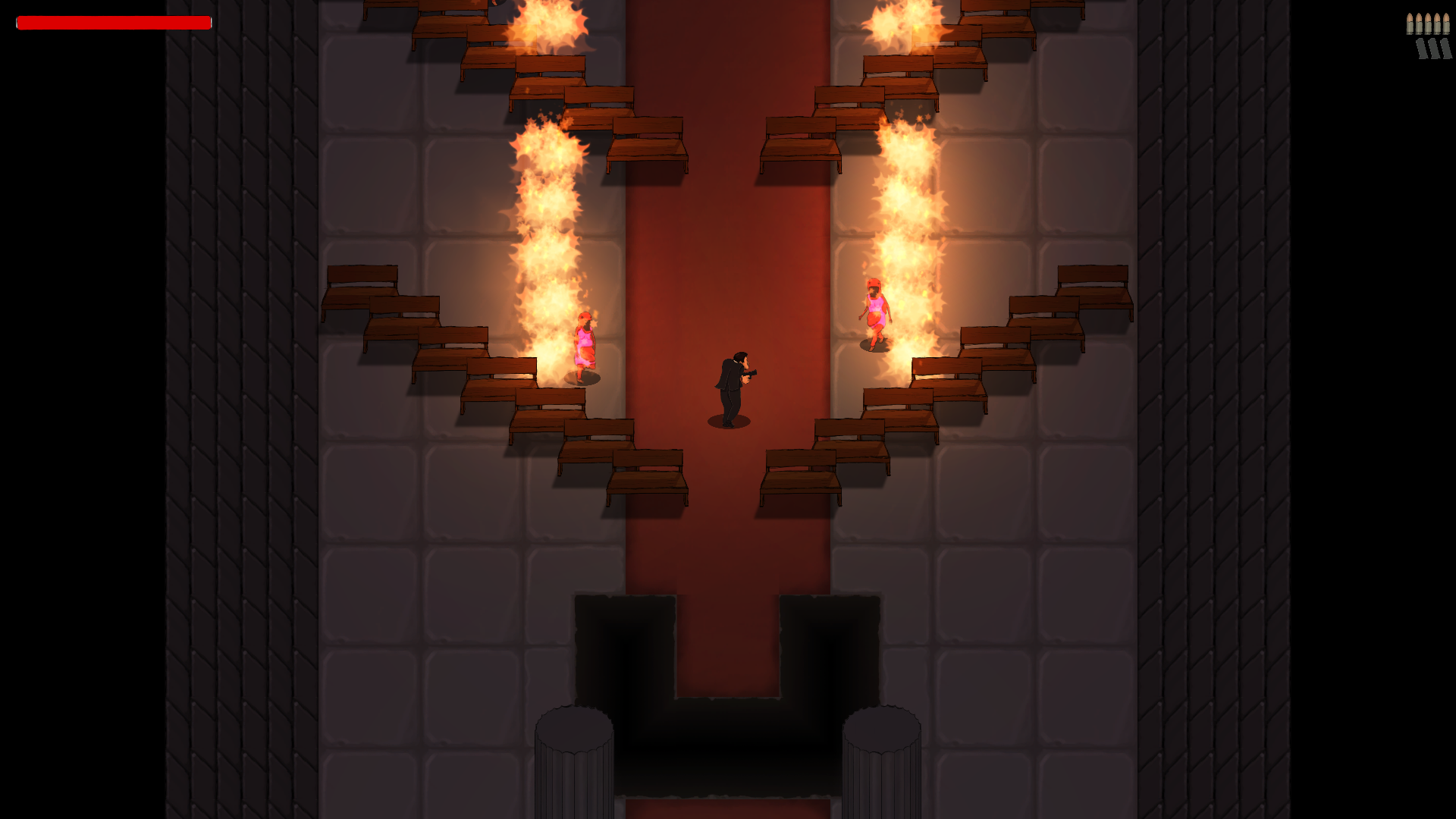Click the middle spare magazine icon
Viewport: 1456px width, 819px height.
(1433, 48)
